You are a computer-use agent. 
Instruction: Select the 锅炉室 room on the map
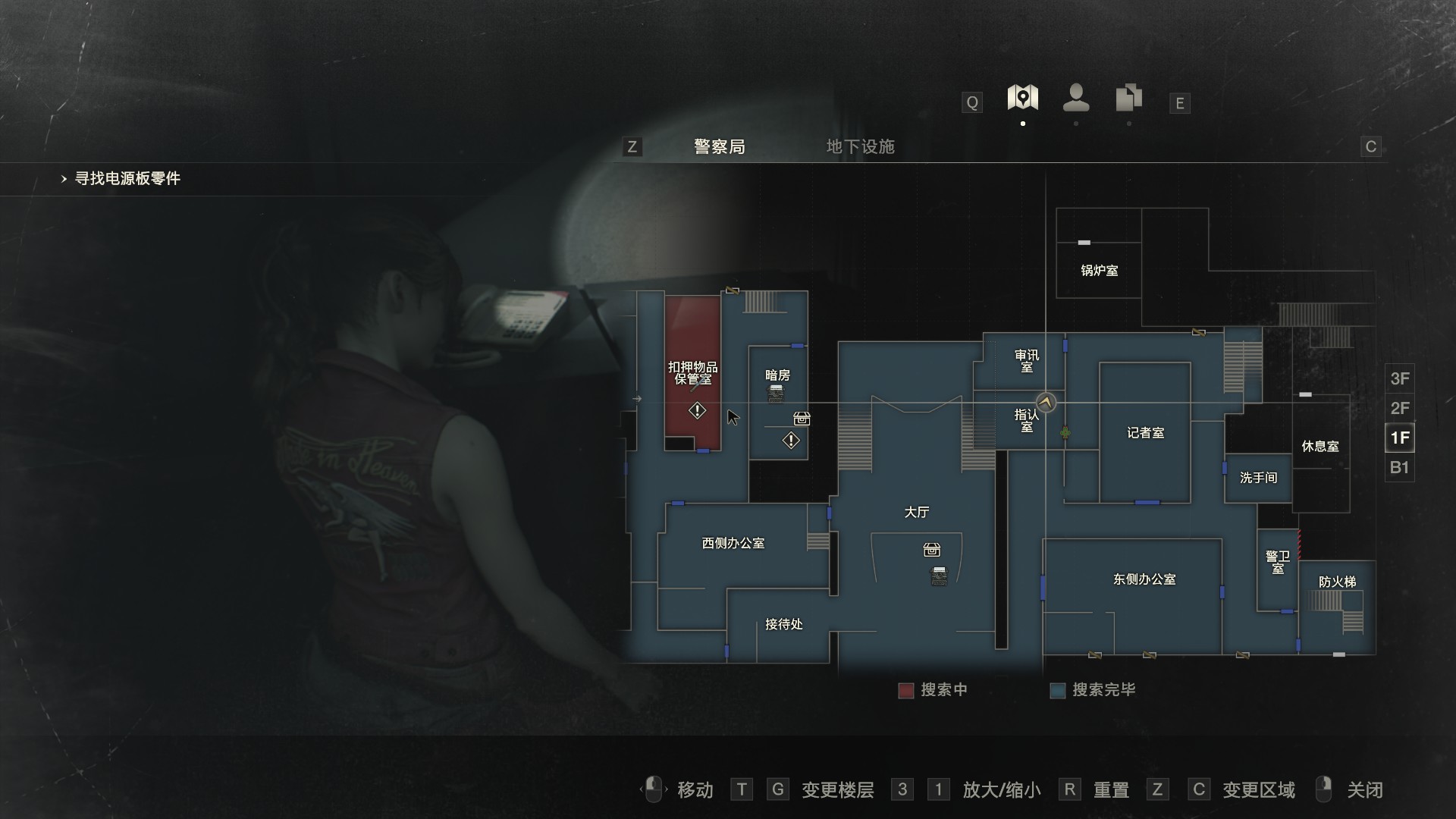pos(1099,270)
